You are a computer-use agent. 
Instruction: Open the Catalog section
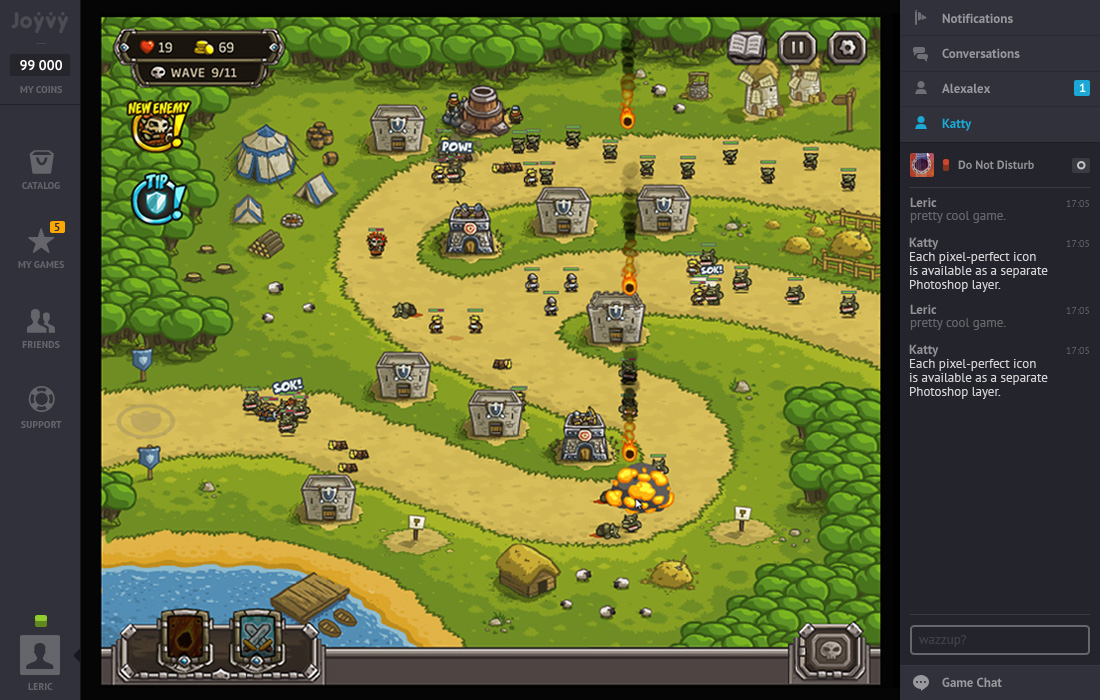tap(41, 168)
